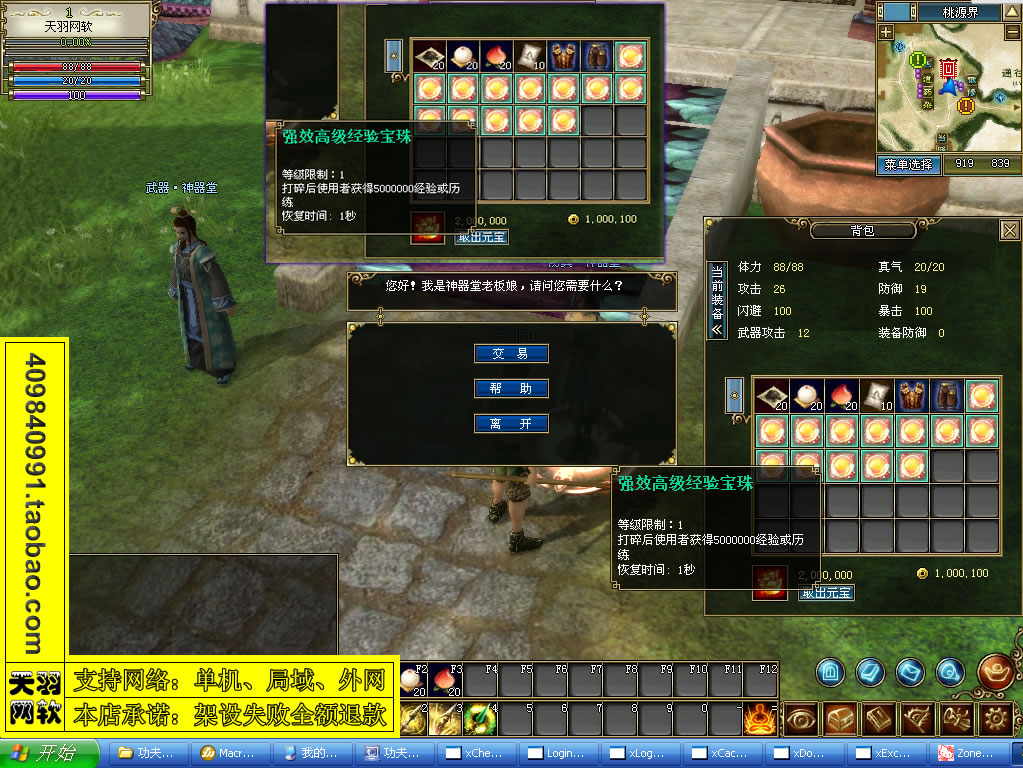The height and width of the screenshot is (768, 1023).
Task: Click the 取出元宝 button in the backpack
Action: [x=826, y=592]
